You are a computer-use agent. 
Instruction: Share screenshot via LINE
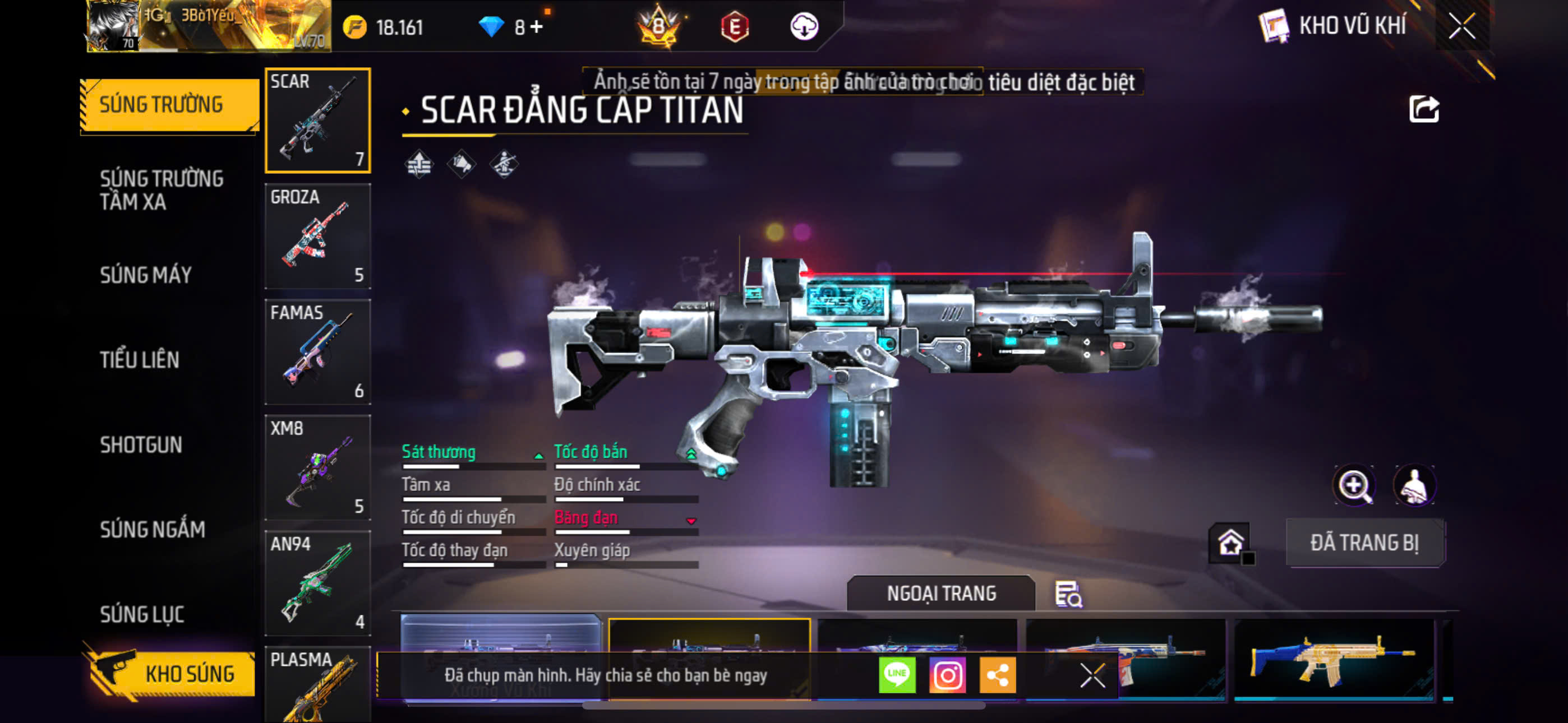[x=897, y=675]
